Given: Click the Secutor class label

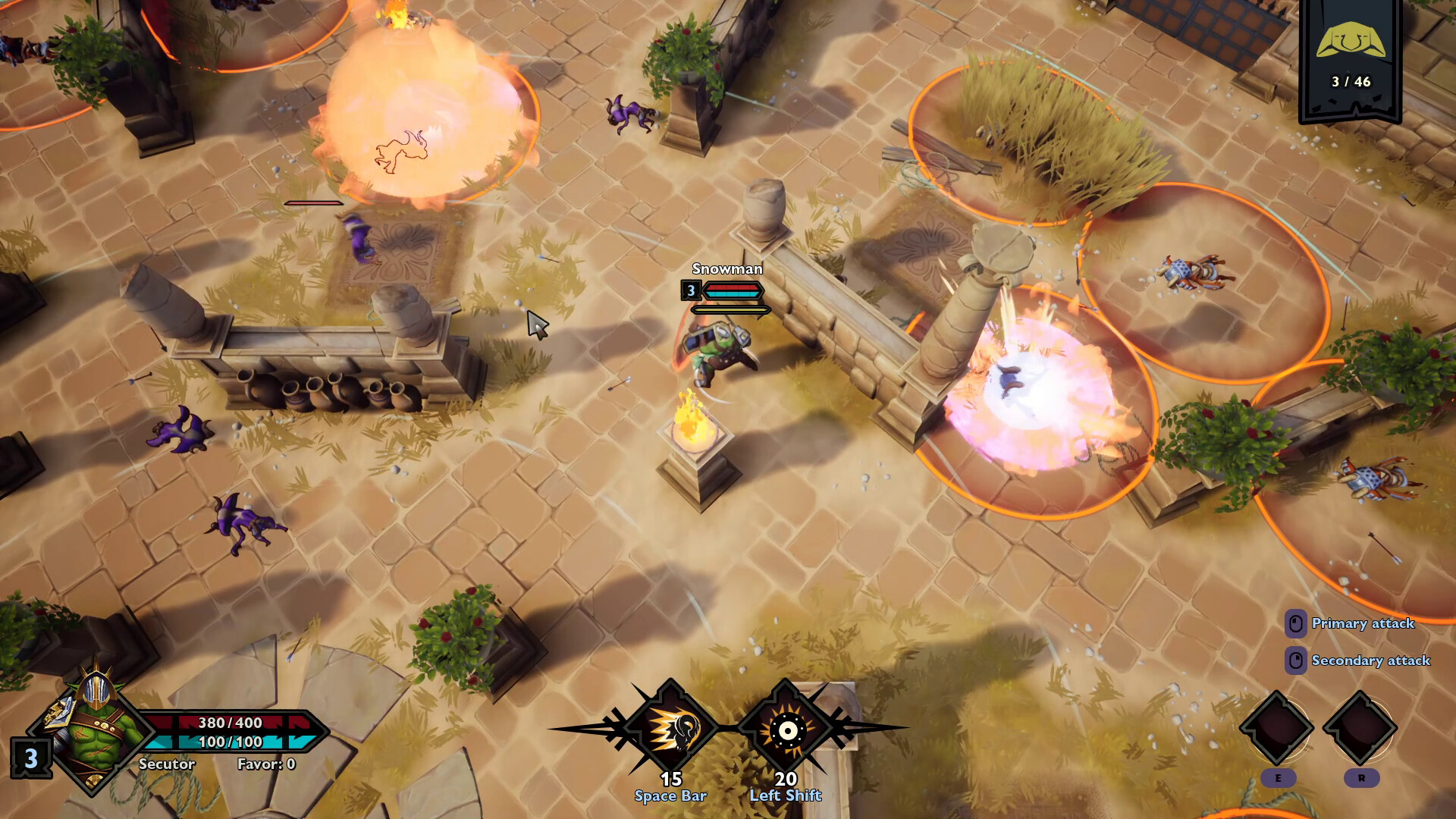Looking at the screenshot, I should 166,764.
